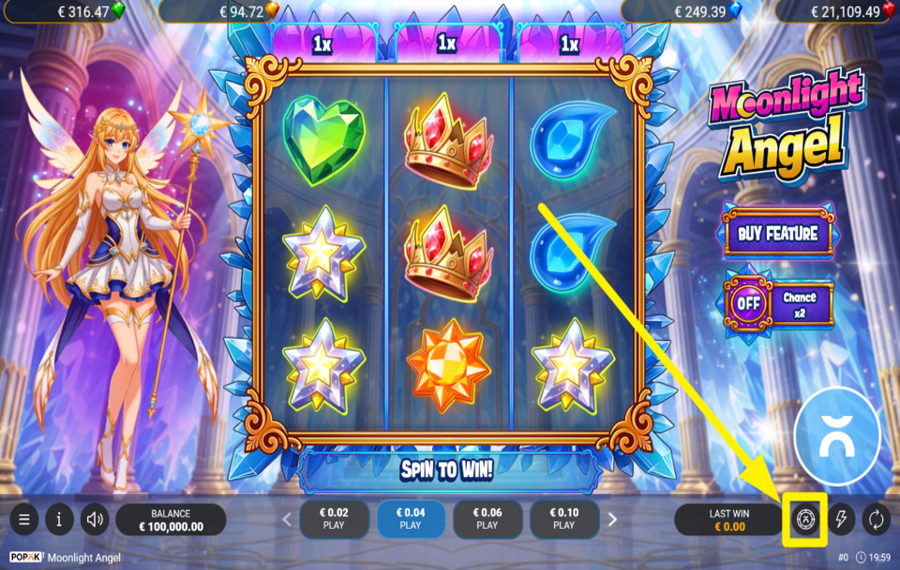This screenshot has height=570, width=900.
Task: Show lower bet options with left arrow
Action: (286, 519)
